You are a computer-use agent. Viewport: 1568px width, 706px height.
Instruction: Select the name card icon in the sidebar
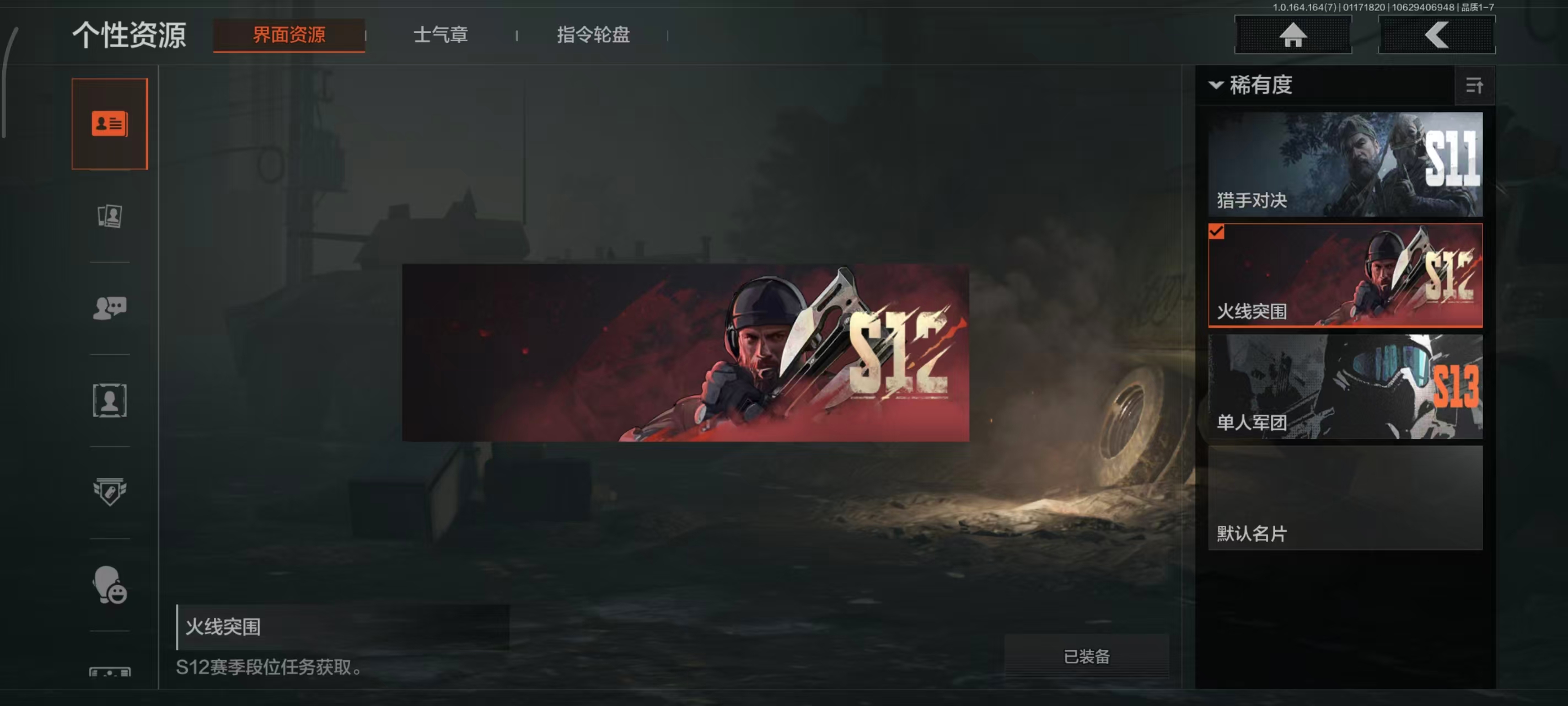pyautogui.click(x=110, y=122)
